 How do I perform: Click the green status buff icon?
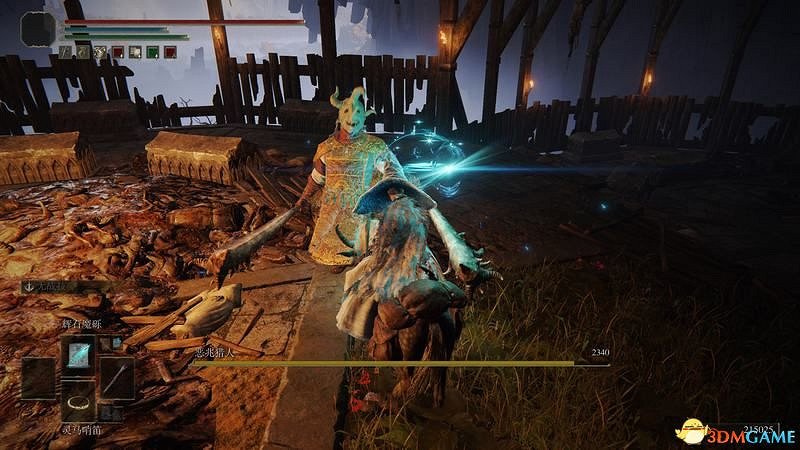(x=152, y=51)
